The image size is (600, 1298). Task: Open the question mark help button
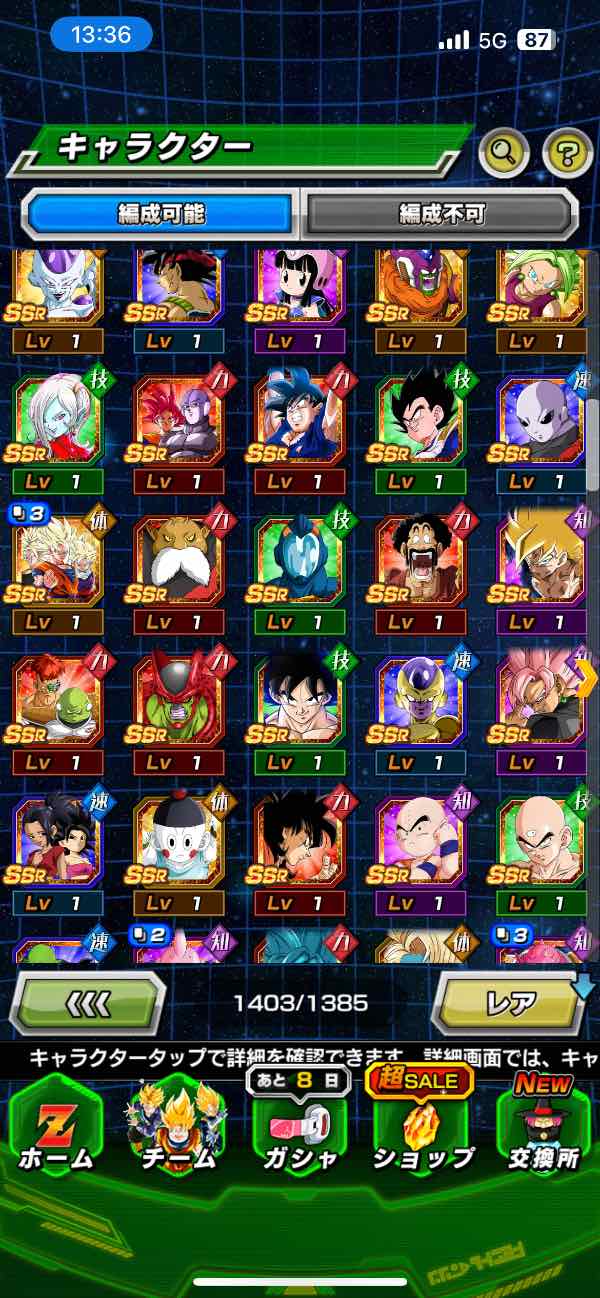pos(567,152)
